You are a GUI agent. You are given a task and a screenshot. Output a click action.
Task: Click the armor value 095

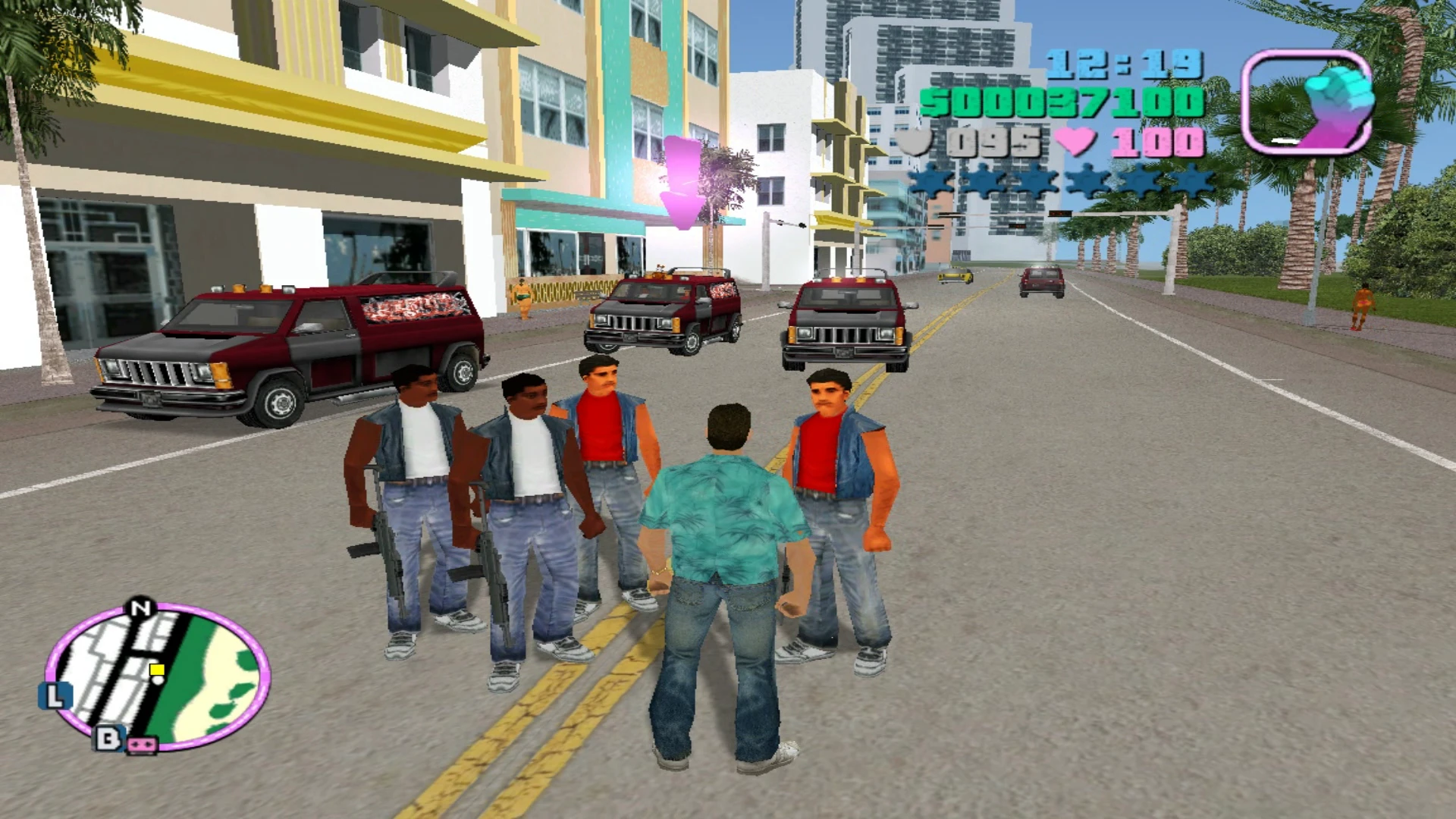click(993, 141)
